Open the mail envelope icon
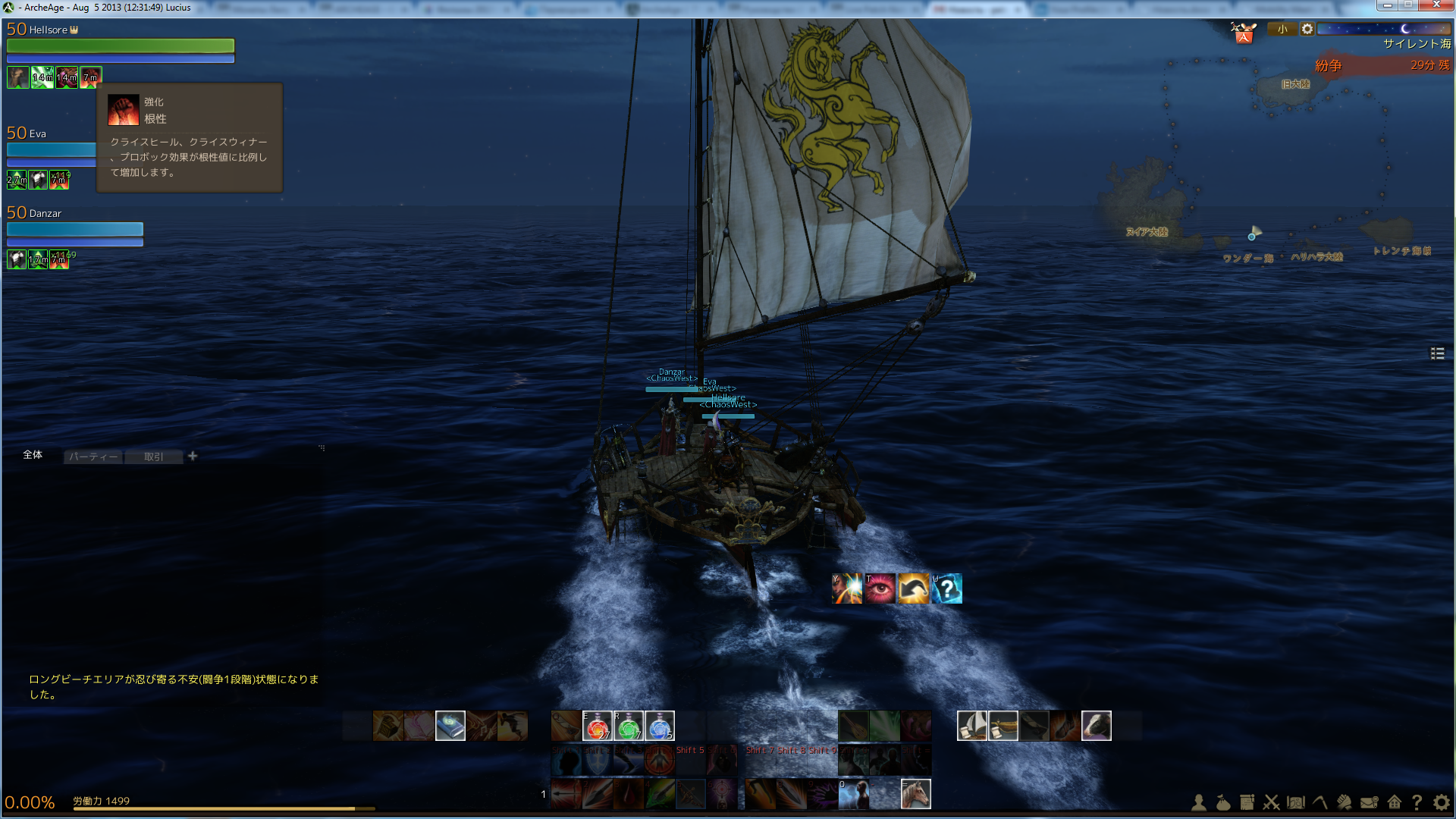The width and height of the screenshot is (1456, 819). (x=1369, y=802)
